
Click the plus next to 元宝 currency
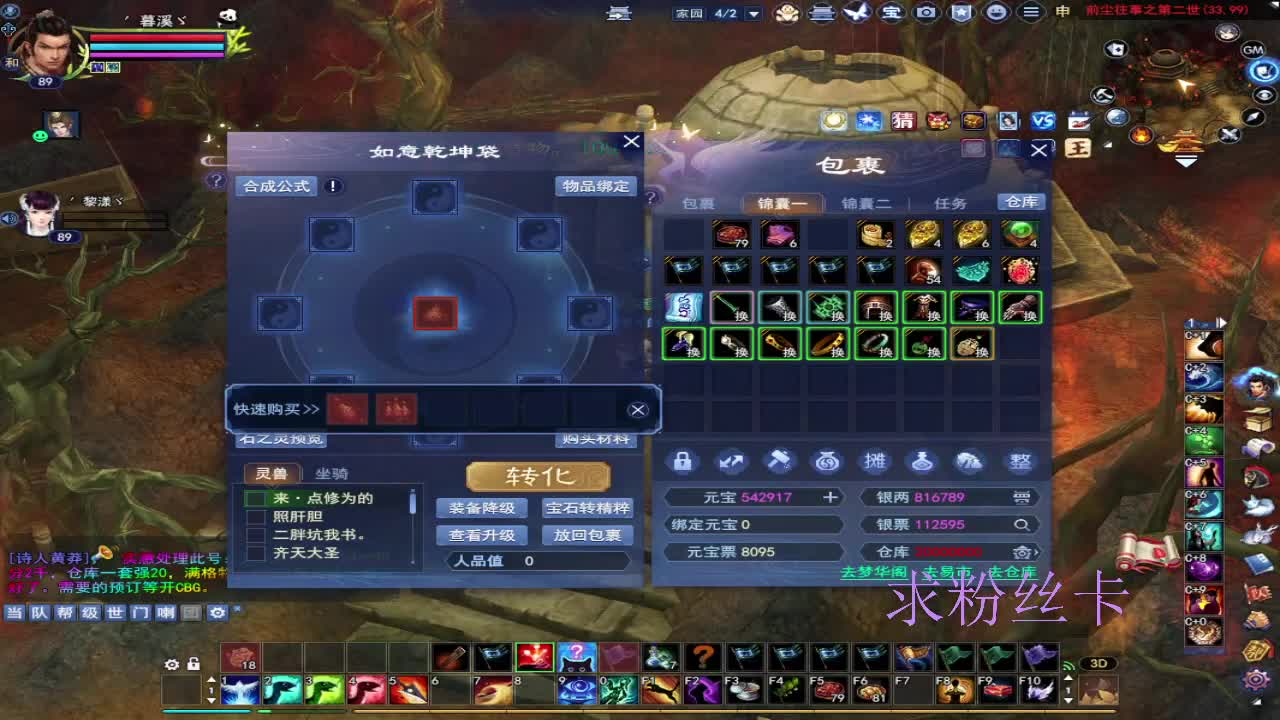(832, 496)
